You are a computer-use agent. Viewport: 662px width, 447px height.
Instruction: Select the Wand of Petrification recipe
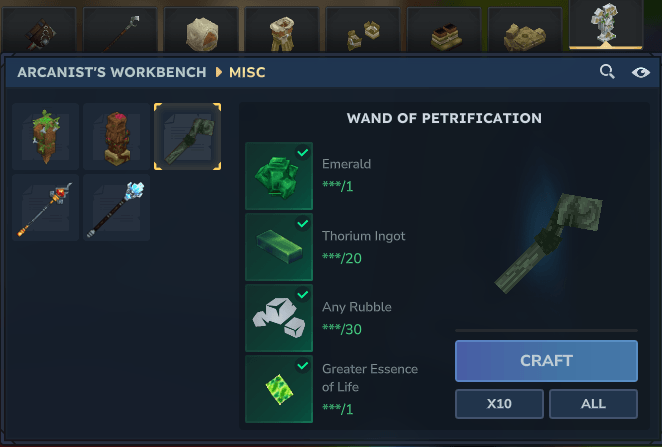[x=187, y=136]
